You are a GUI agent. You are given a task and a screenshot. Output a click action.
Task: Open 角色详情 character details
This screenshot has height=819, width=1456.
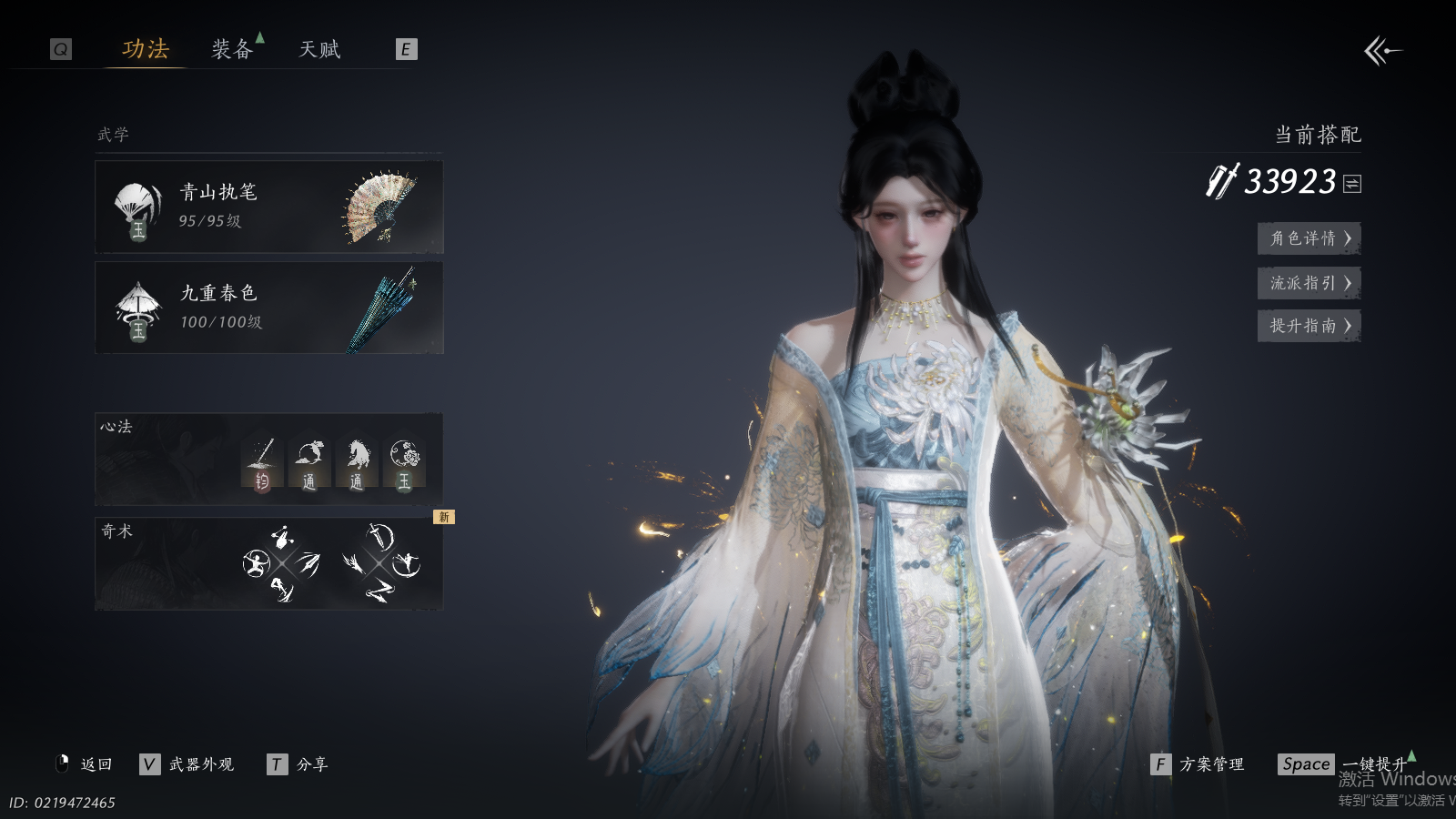pos(1309,238)
